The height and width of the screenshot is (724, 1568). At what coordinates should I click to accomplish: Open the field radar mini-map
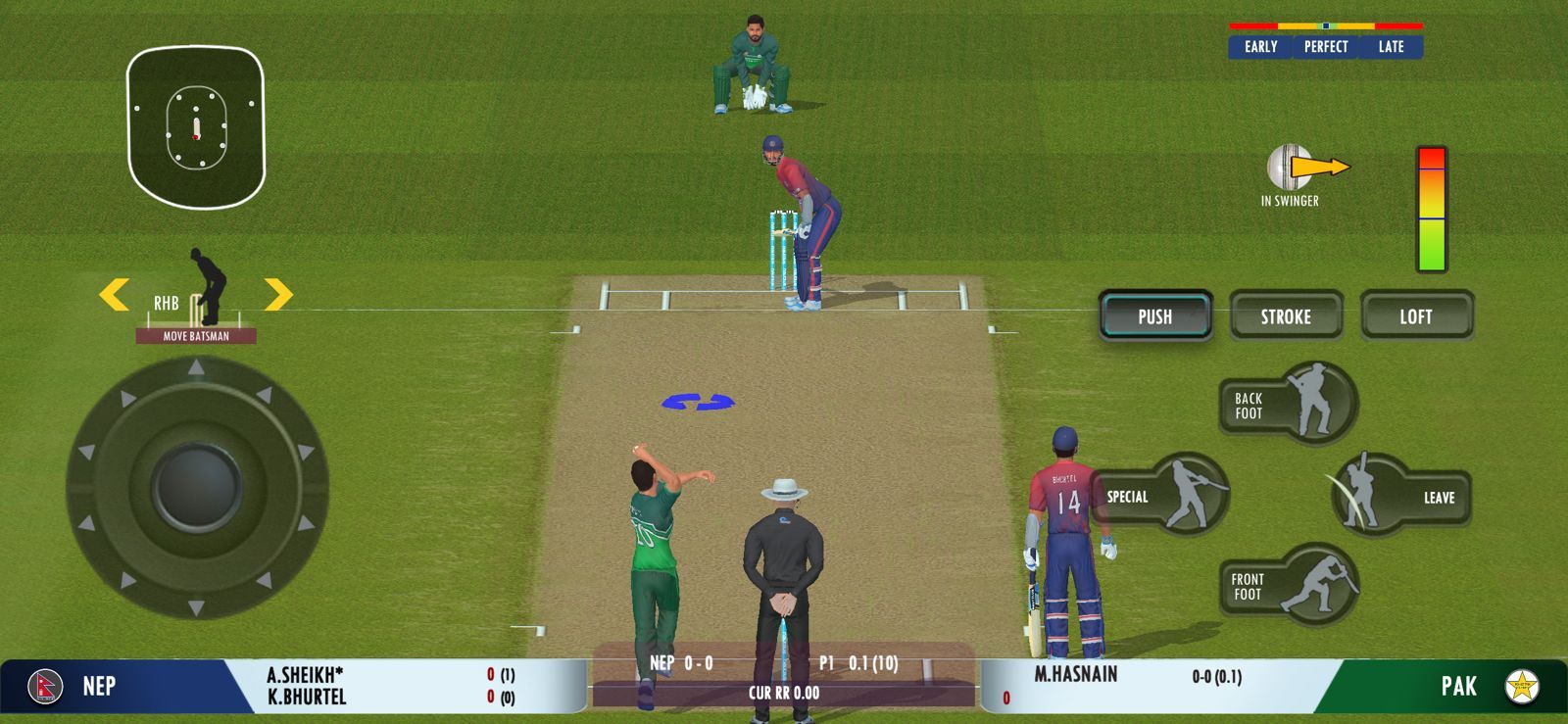[x=196, y=127]
